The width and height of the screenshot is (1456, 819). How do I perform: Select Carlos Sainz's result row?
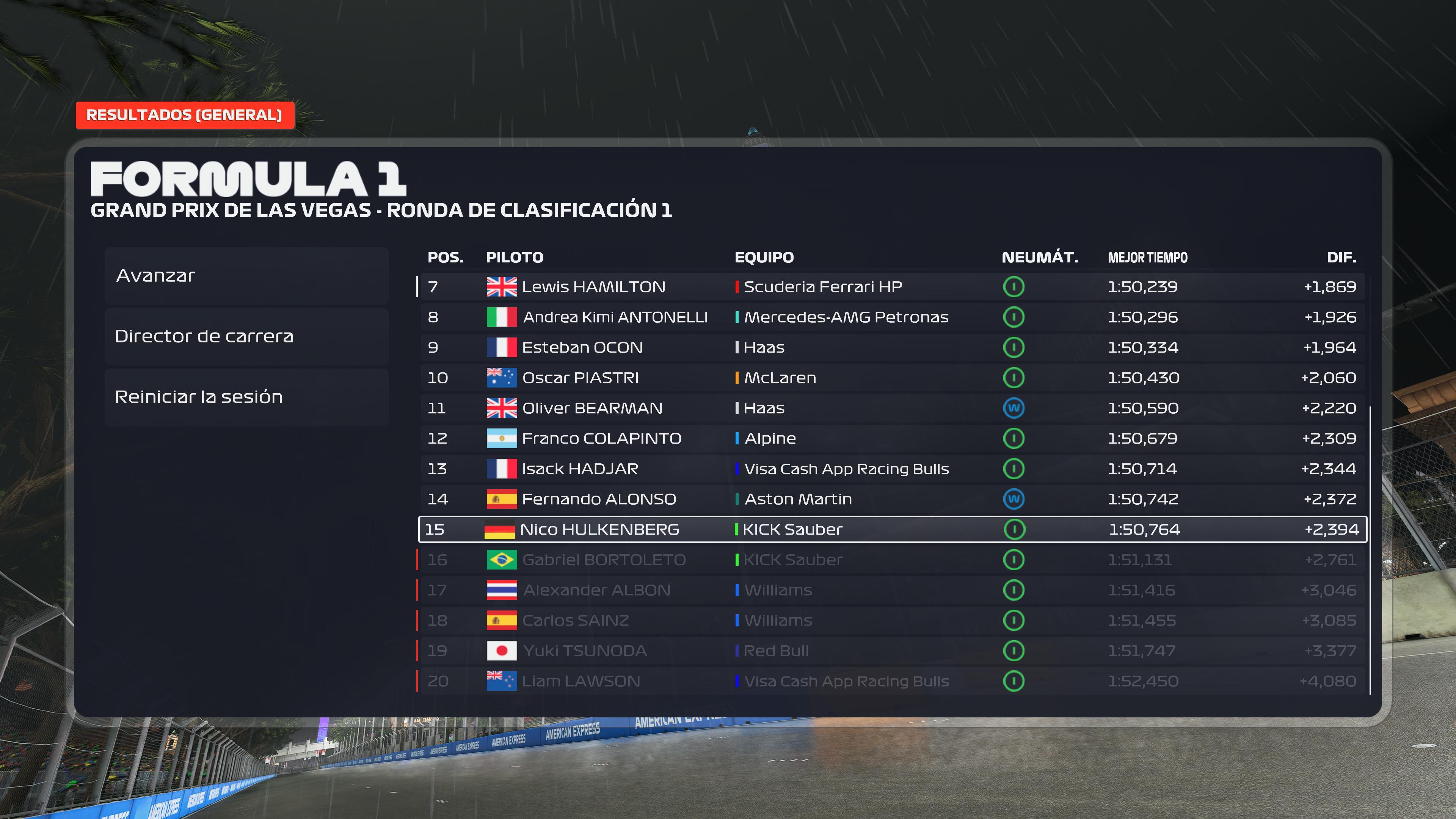coord(892,621)
